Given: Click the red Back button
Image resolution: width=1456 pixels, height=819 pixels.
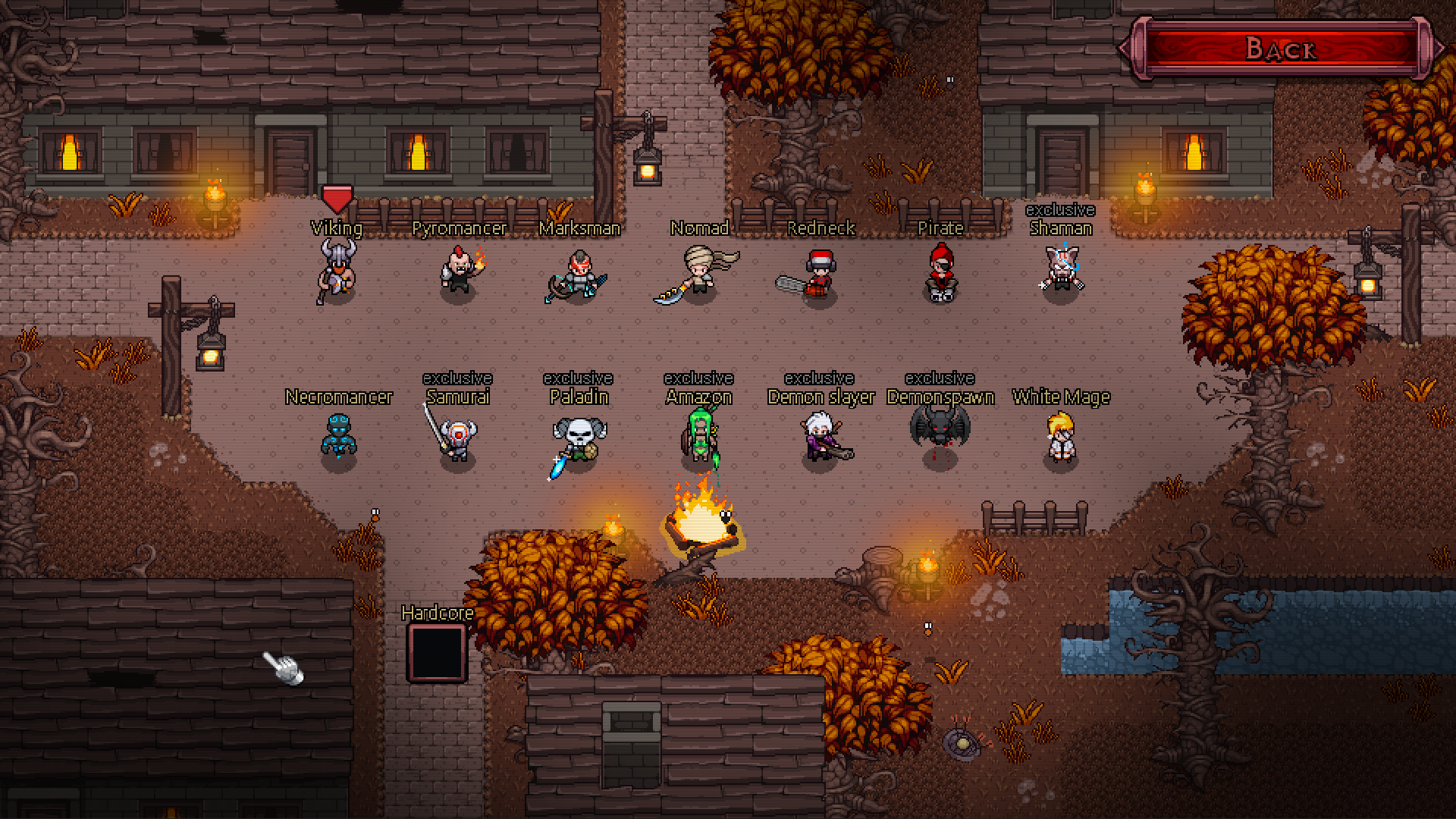Looking at the screenshot, I should pos(1280,49).
